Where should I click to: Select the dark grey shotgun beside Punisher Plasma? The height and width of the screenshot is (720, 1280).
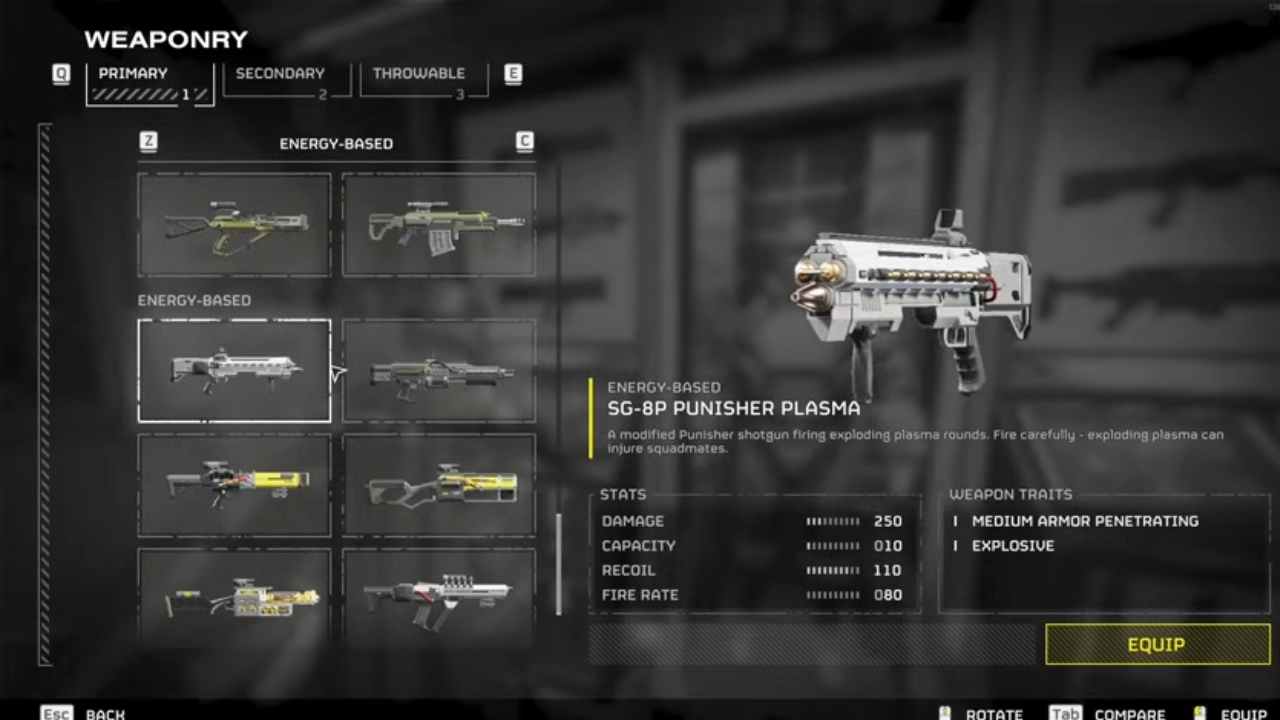click(439, 372)
